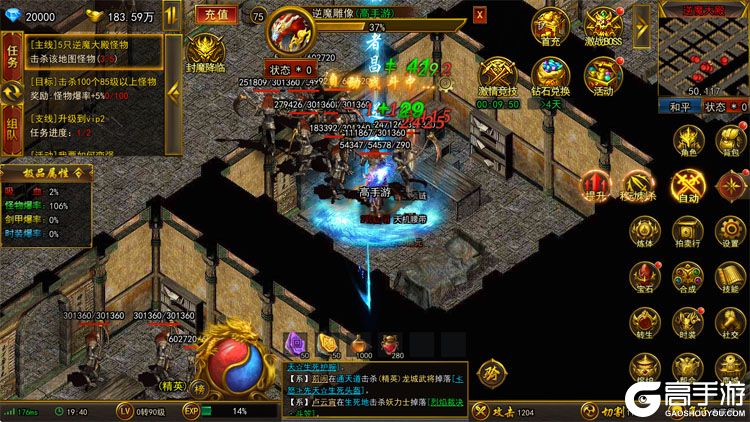Open the 活动 events menu

coord(603,76)
